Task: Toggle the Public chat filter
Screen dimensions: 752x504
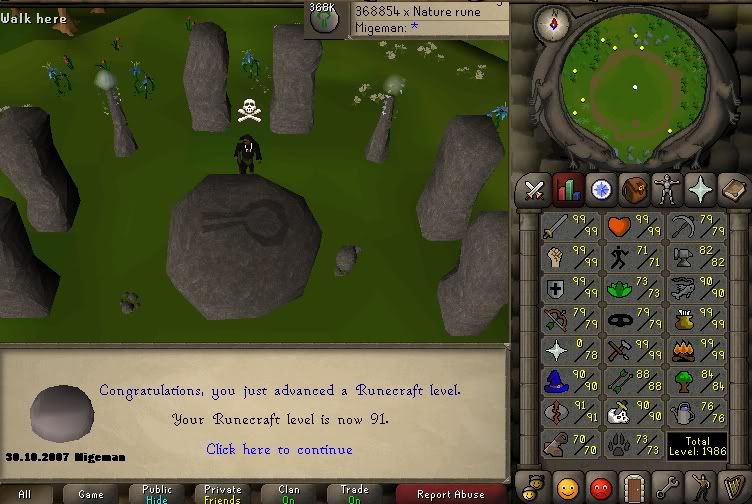Action: [156, 494]
